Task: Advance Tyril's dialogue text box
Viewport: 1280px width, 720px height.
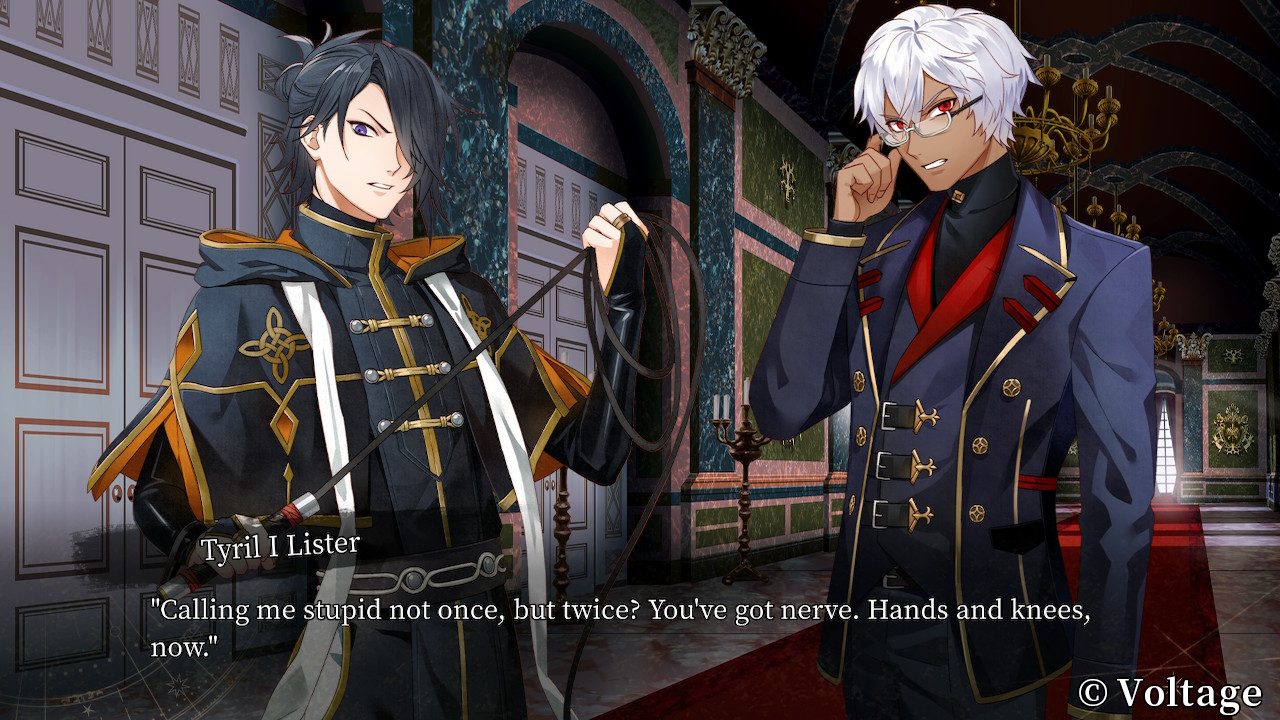Action: coord(620,628)
